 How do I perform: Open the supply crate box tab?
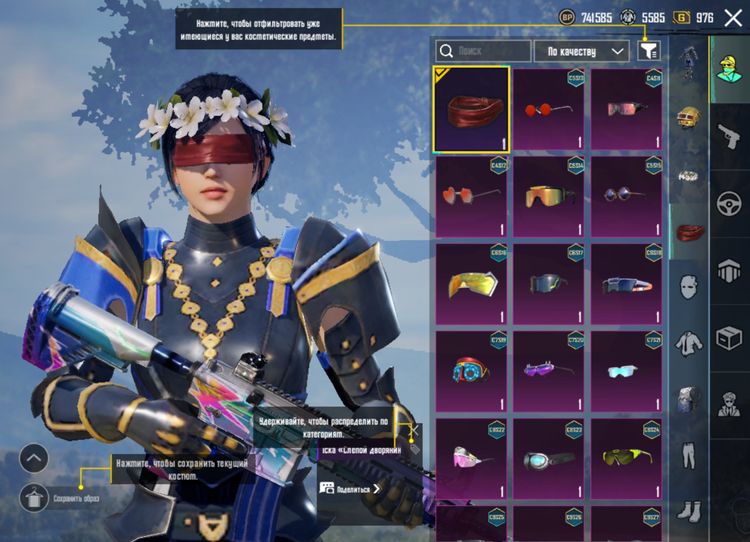[x=729, y=337]
